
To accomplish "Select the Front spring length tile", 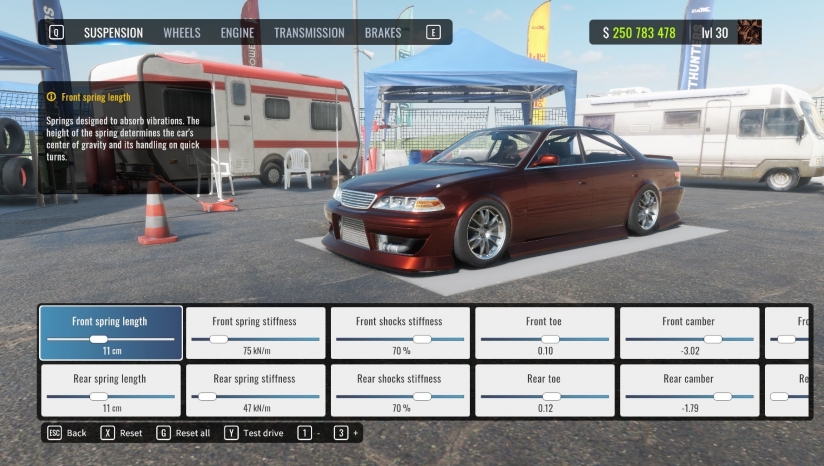I will pyautogui.click(x=110, y=333).
